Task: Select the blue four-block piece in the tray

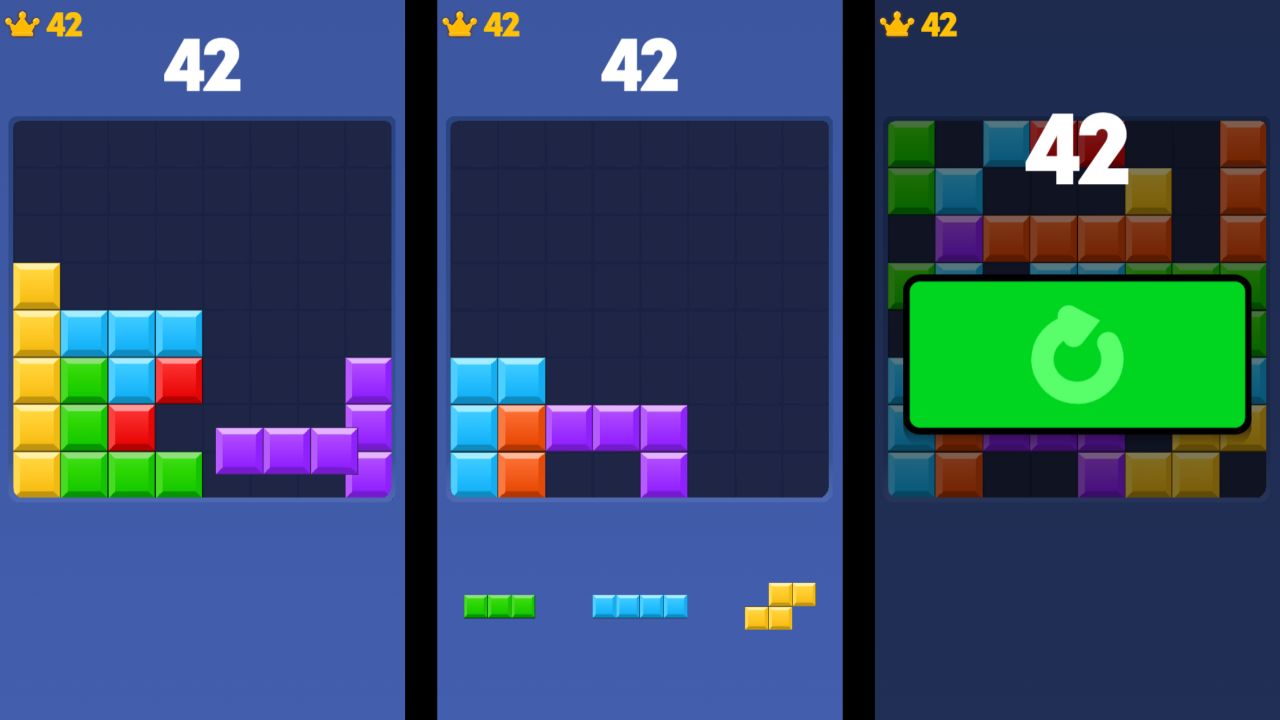Action: pos(640,605)
